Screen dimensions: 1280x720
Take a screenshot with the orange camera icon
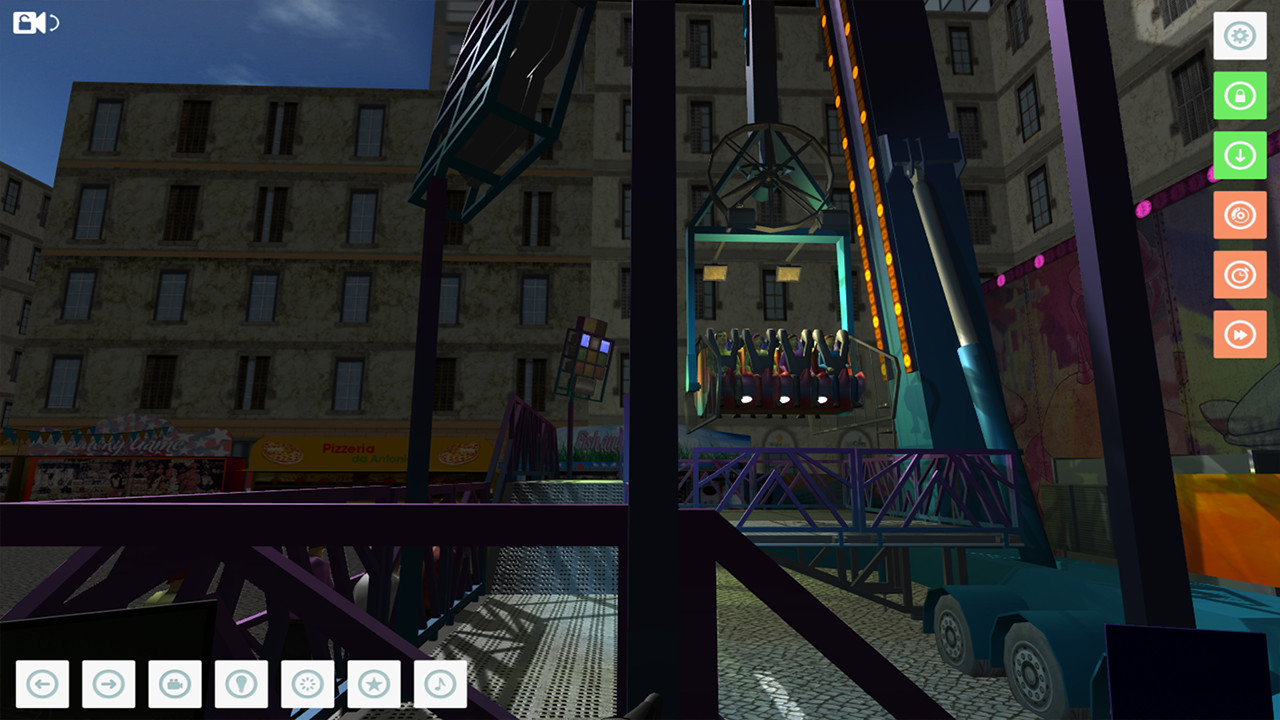coord(1240,214)
